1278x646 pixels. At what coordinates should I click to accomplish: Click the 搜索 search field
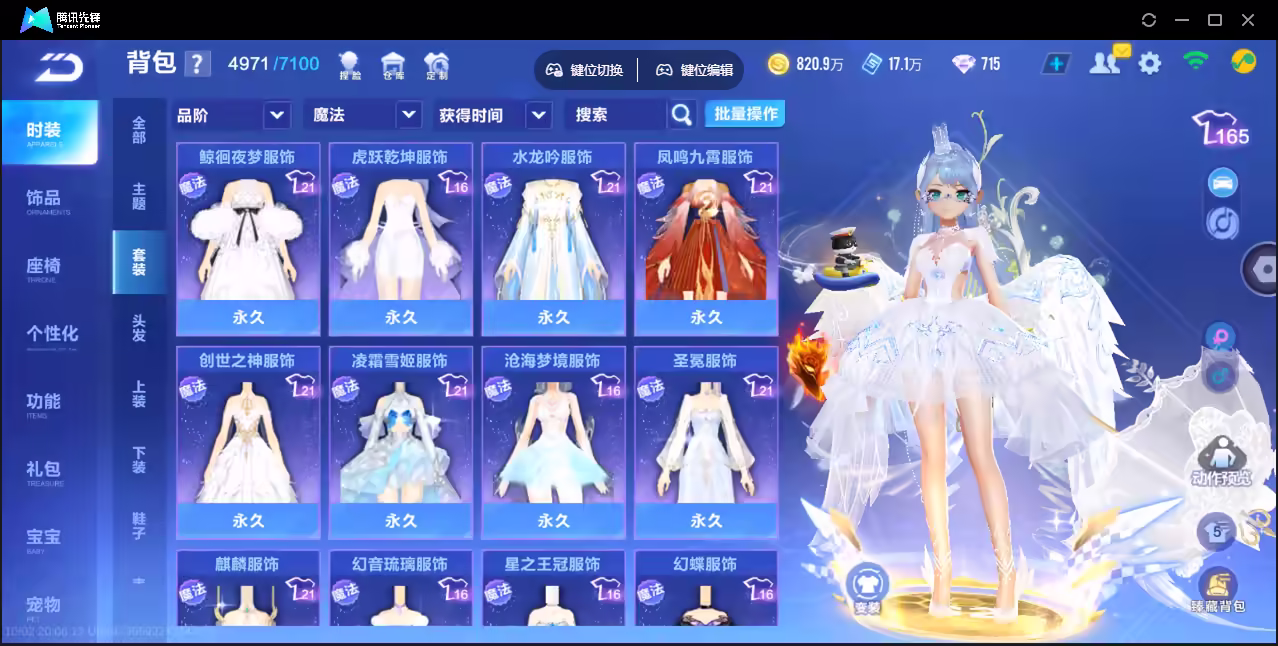pos(616,115)
